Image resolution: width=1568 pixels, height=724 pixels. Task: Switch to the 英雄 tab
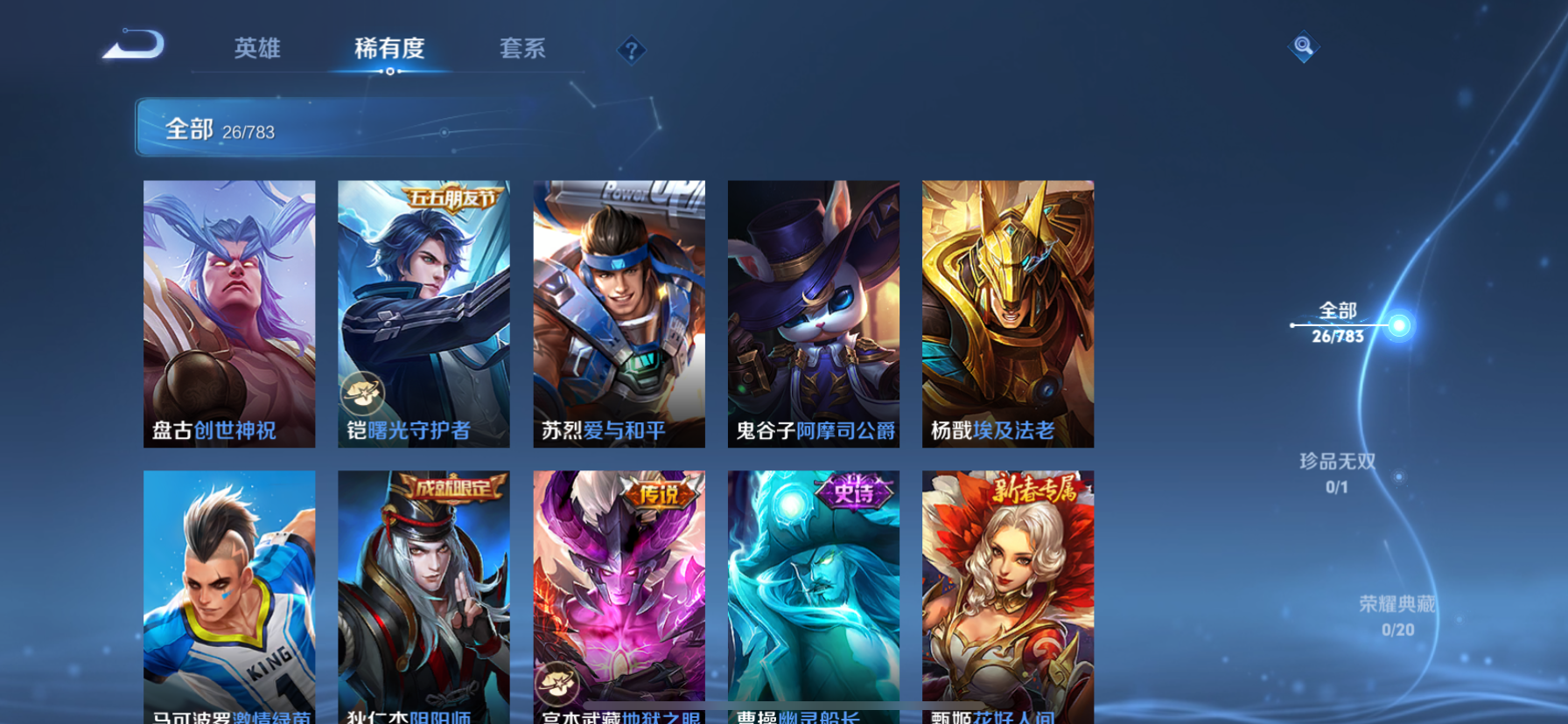point(256,50)
